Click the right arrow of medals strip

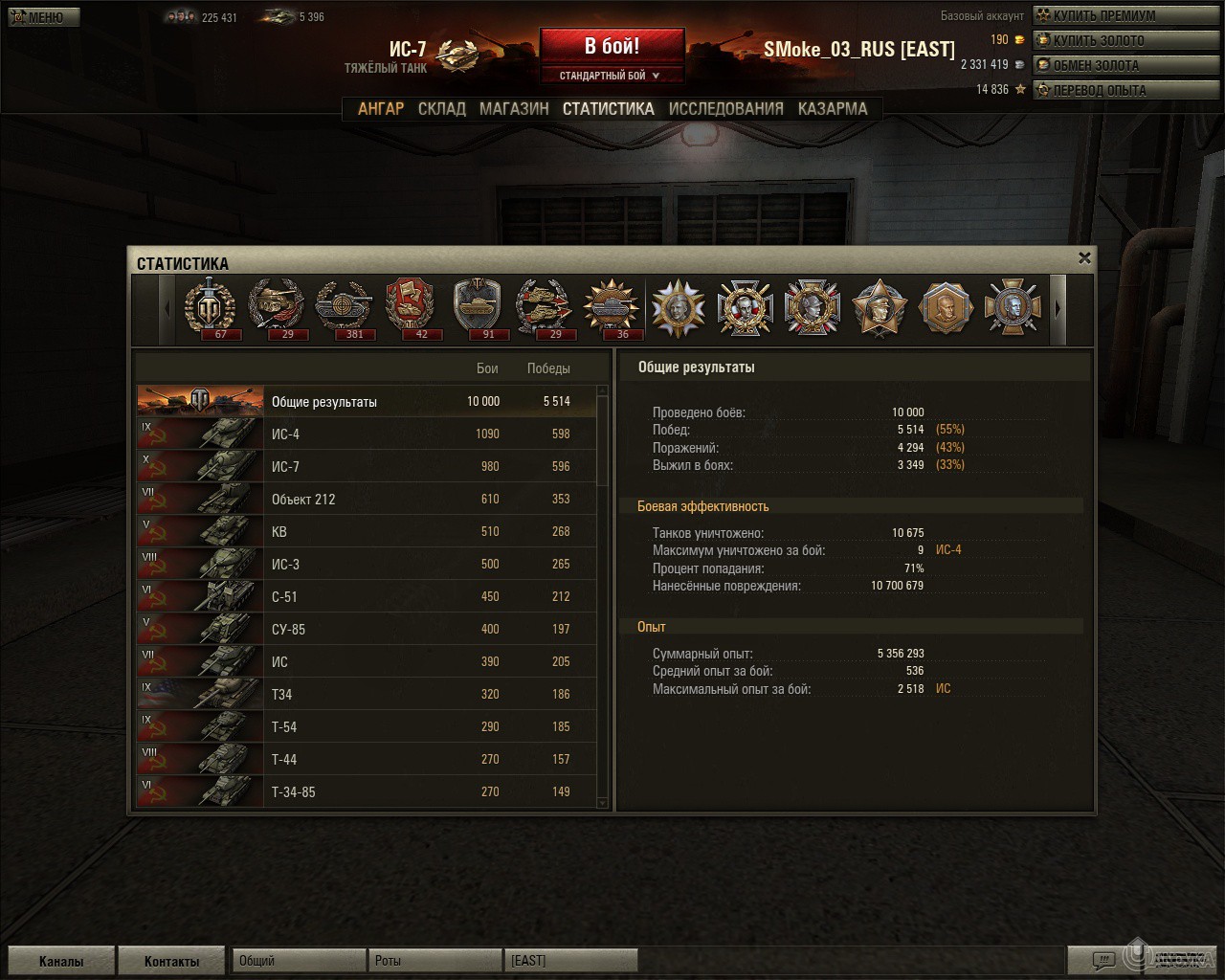pos(1058,309)
